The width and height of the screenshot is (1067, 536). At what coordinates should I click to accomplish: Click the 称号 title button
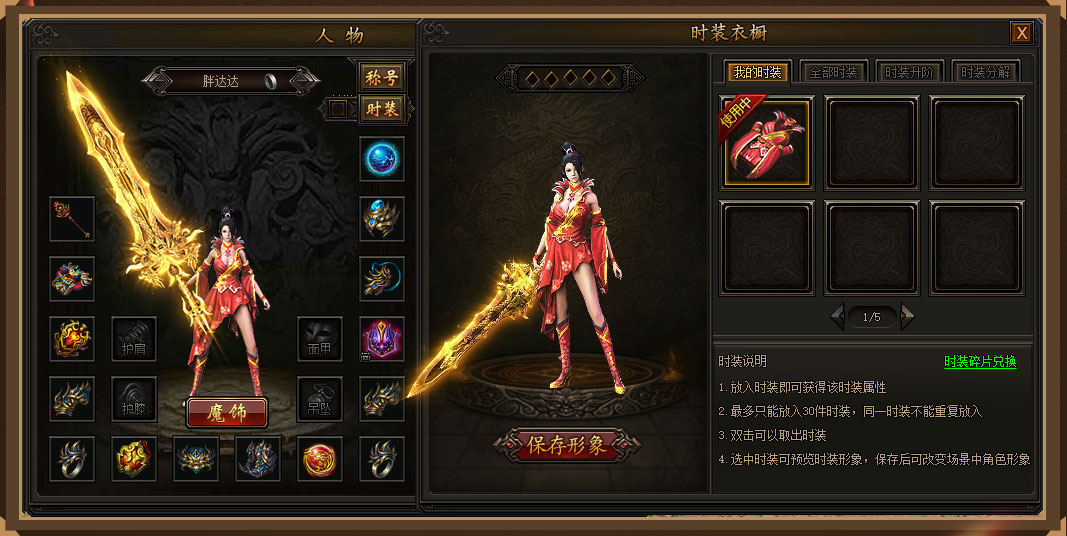tap(381, 78)
